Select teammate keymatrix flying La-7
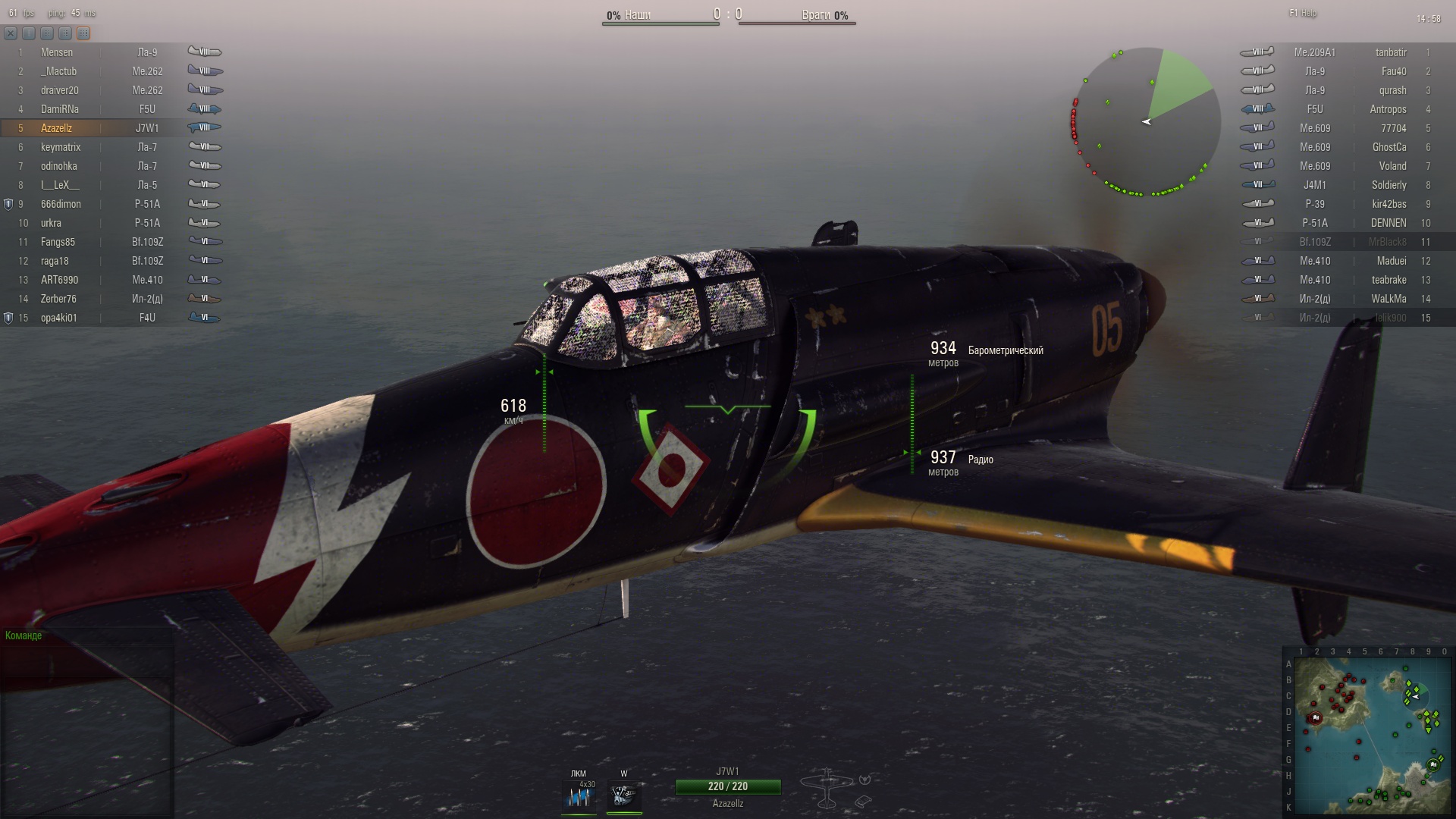1456x819 pixels. pos(61,147)
